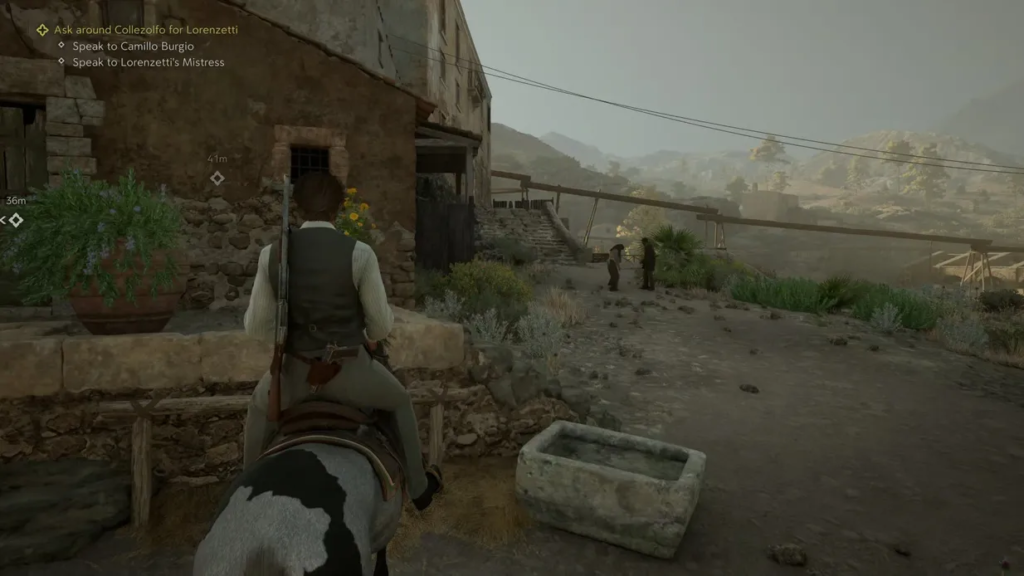This screenshot has width=1024, height=576.
Task: Select the 'Speak to Lorenzetti's Mistress' sub-objective
Action: (x=148, y=62)
